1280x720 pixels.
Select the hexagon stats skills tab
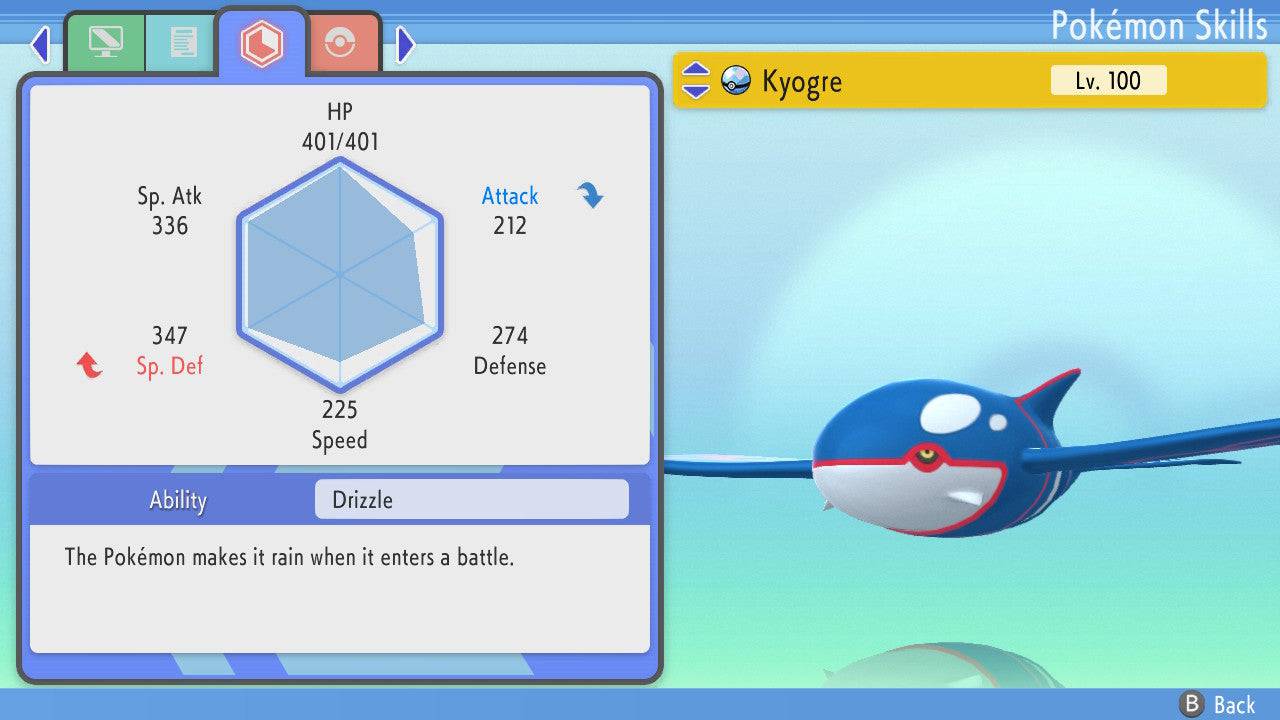tap(262, 43)
